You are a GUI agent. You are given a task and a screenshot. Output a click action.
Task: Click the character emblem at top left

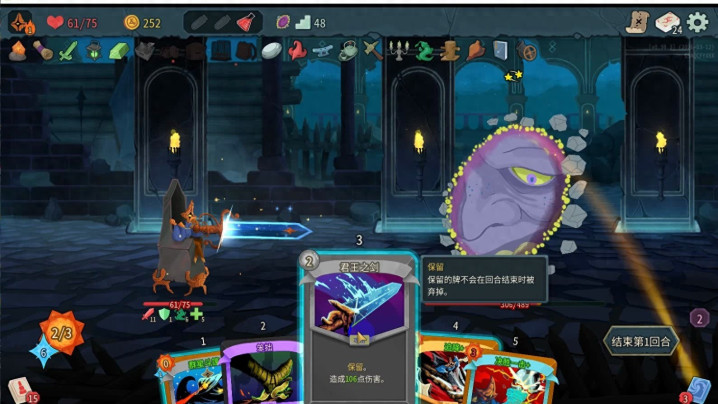(x=20, y=22)
